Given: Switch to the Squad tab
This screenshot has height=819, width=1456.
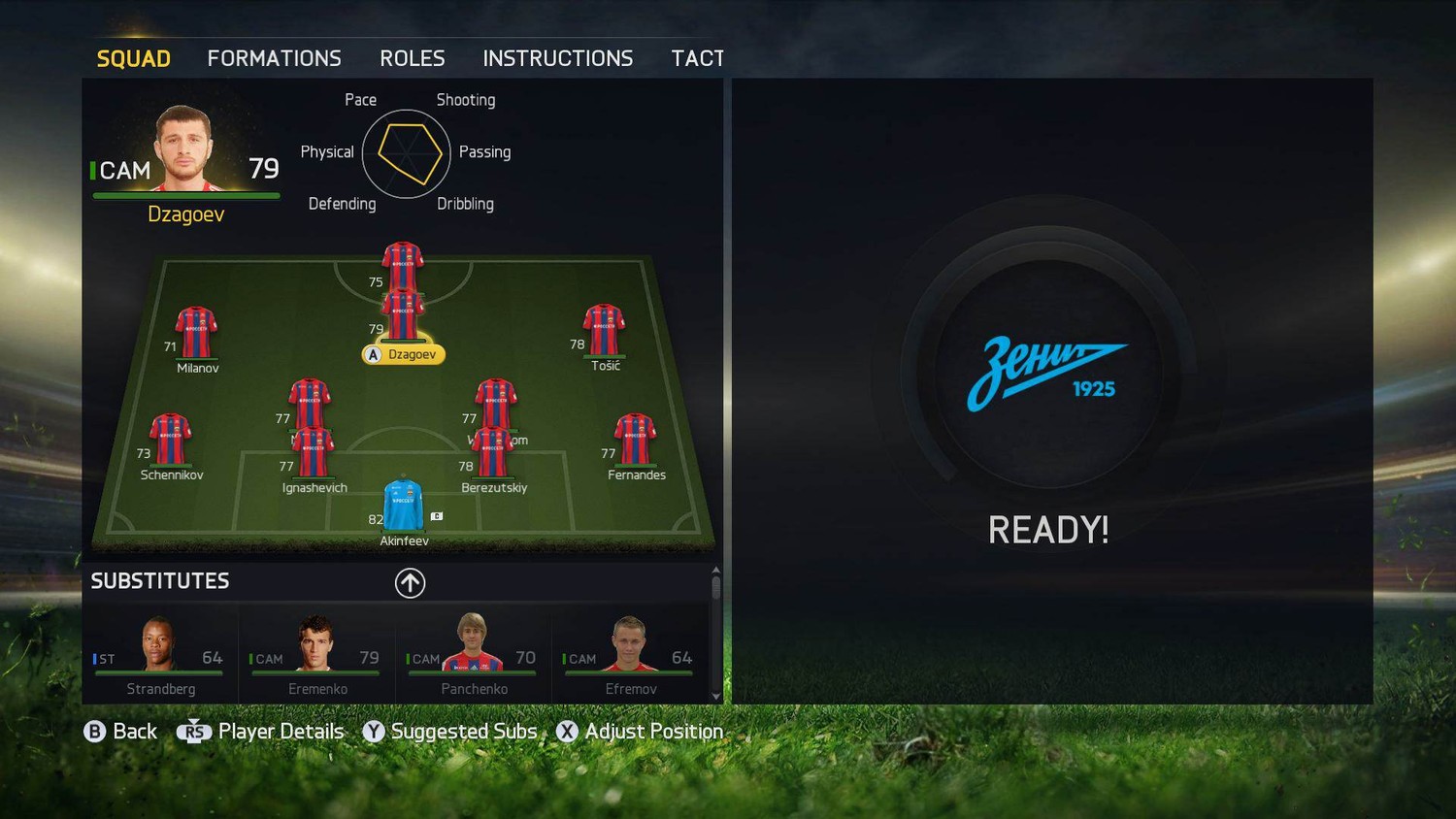Looking at the screenshot, I should (134, 59).
